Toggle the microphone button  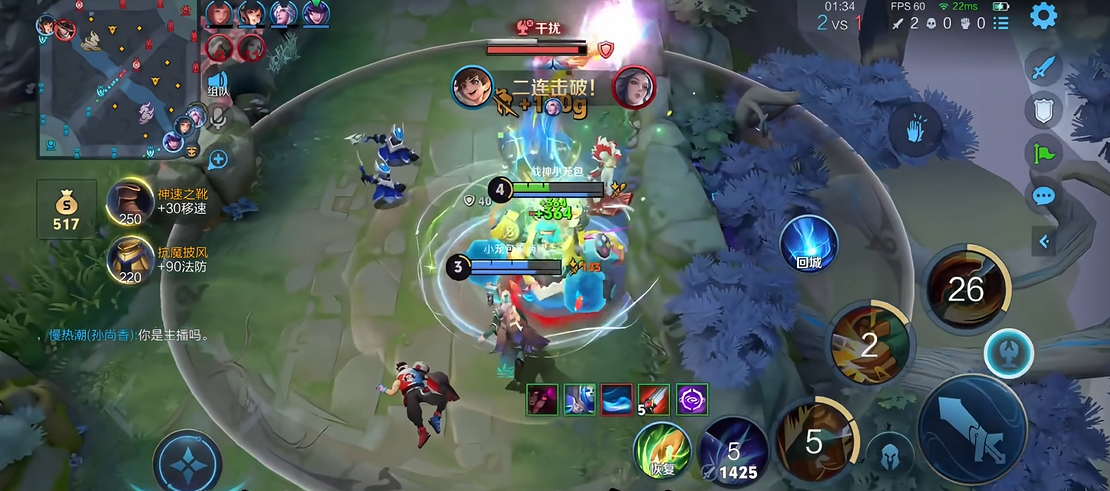click(217, 119)
